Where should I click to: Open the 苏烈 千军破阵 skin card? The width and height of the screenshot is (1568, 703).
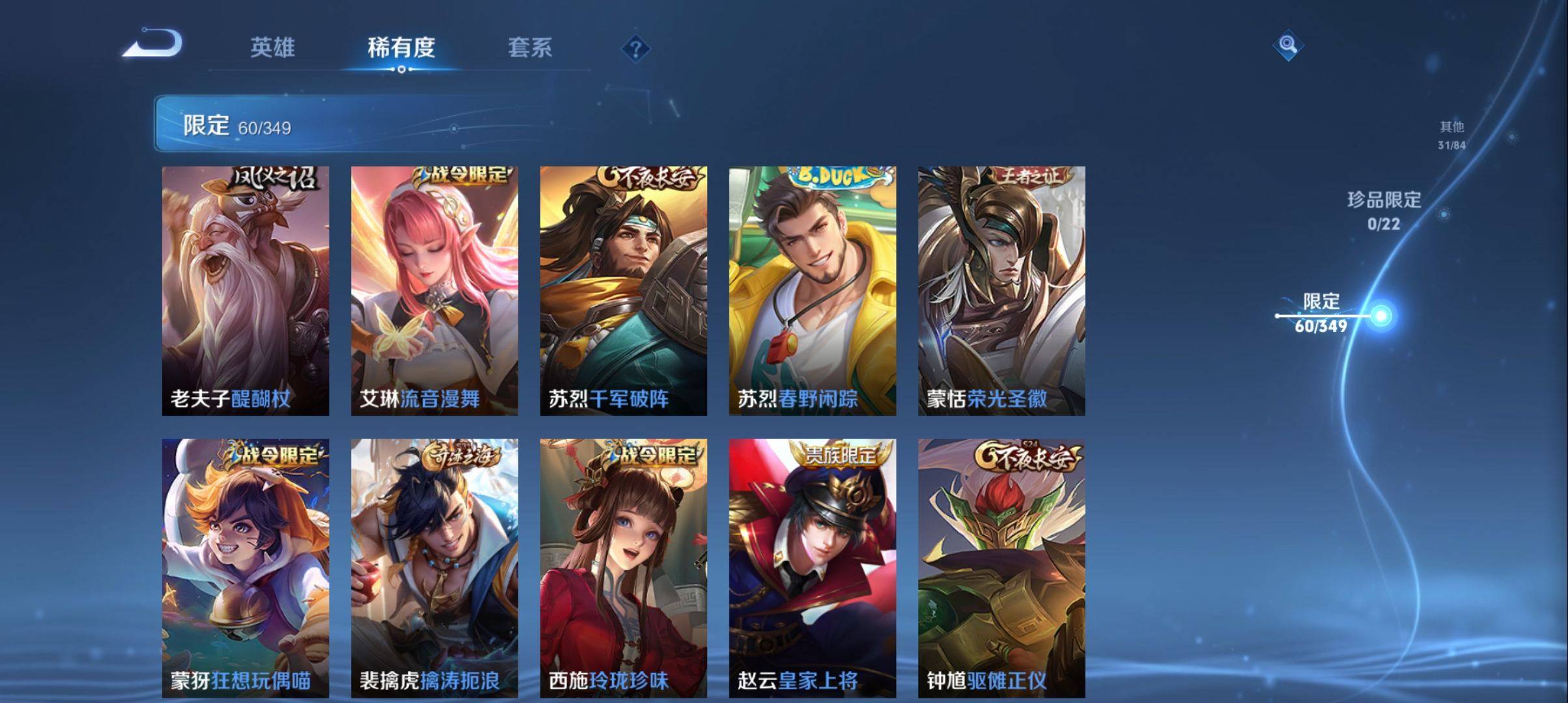tap(623, 290)
